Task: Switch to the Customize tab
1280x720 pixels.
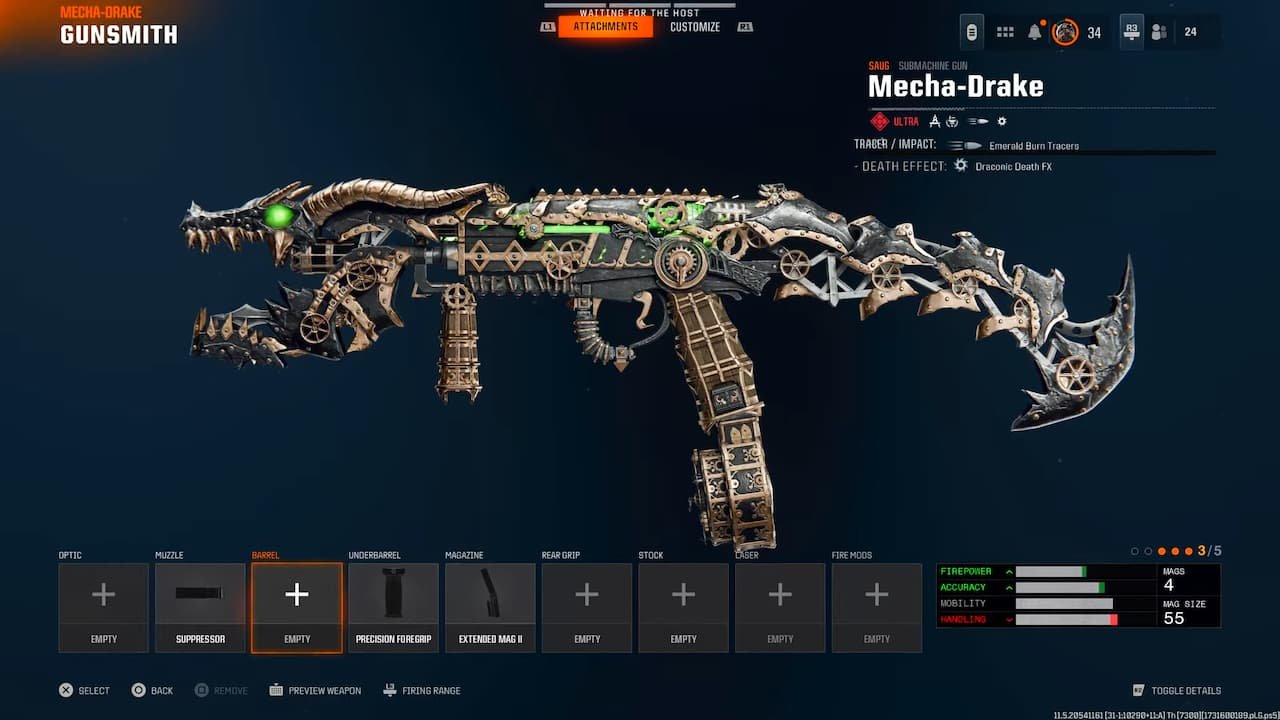Action: pos(695,27)
